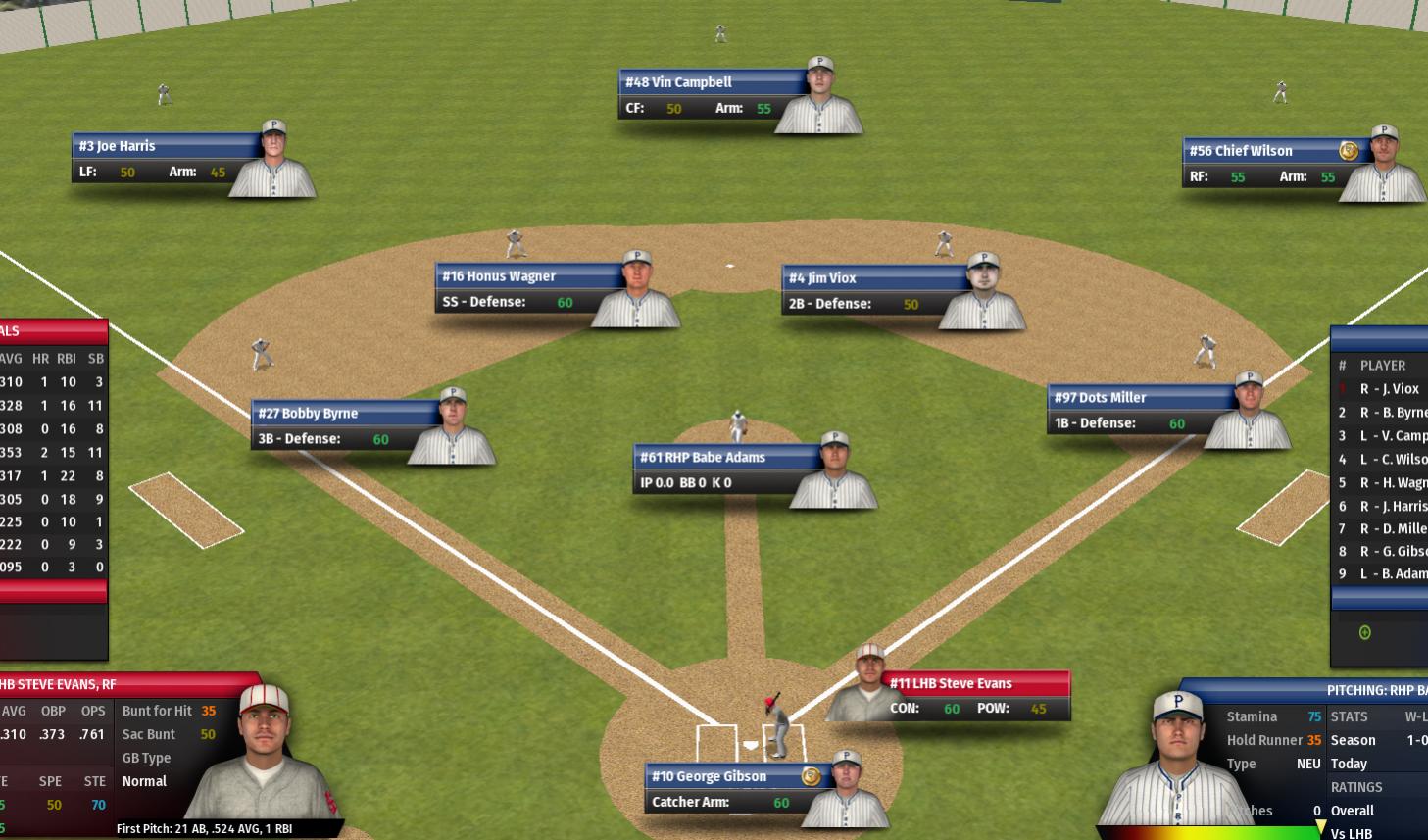Select C. Wilson row in lineup list
This screenshot has height=840, width=1428.
1384,459
